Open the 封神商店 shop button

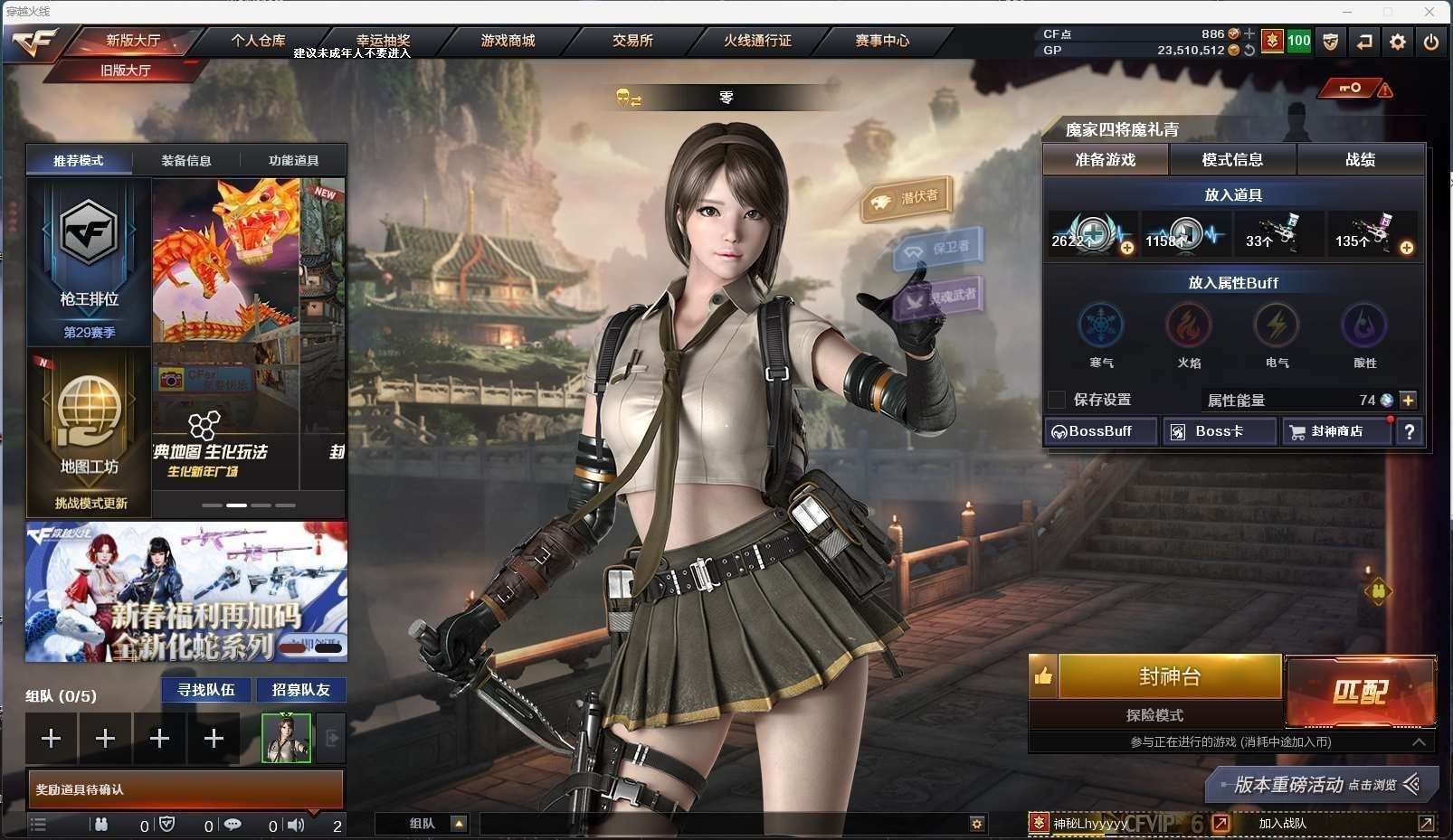[x=1336, y=431]
